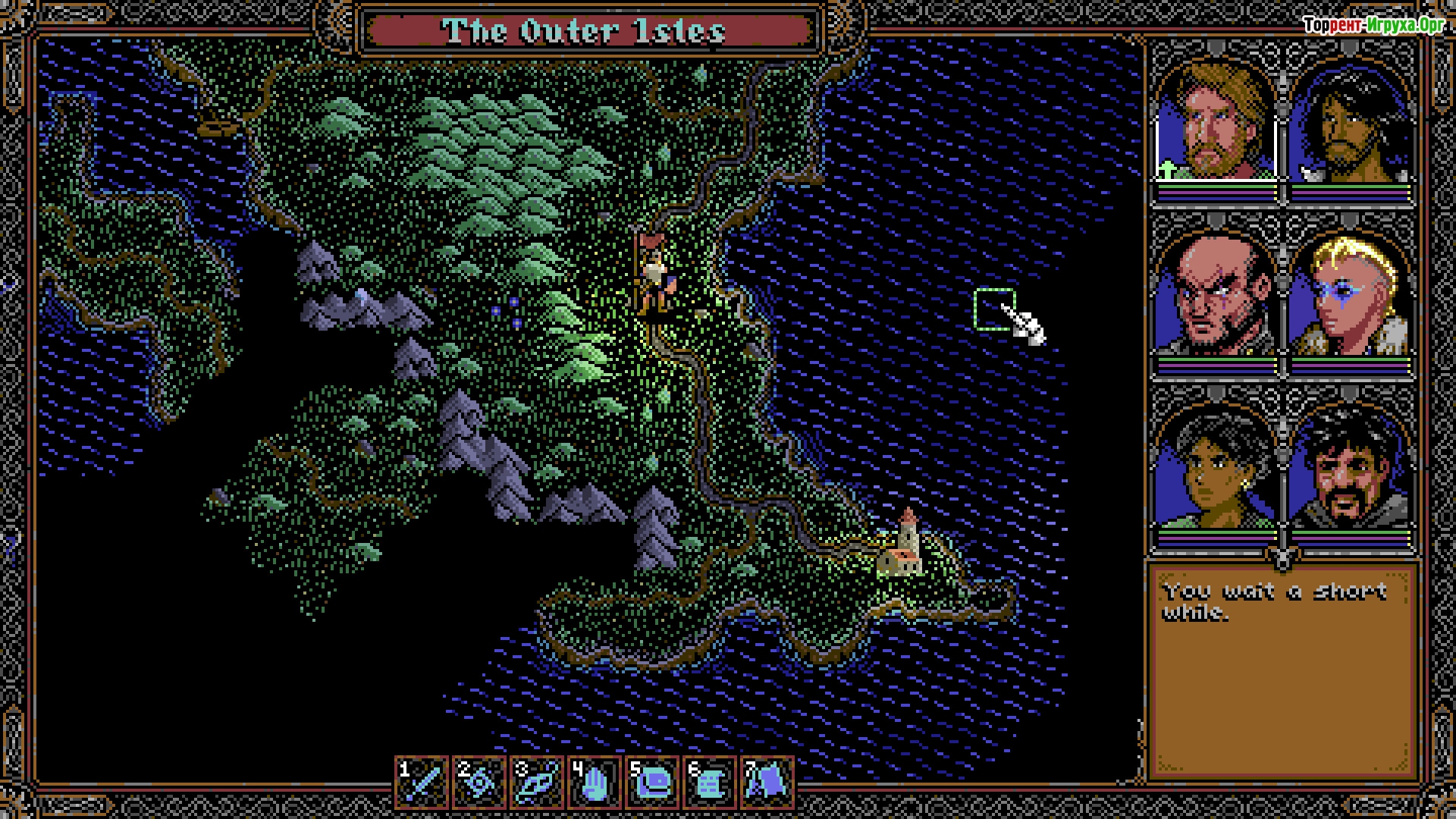Screen dimensions: 1456x819
Task: Select the sword attack icon in slot 1
Action: pos(422,782)
